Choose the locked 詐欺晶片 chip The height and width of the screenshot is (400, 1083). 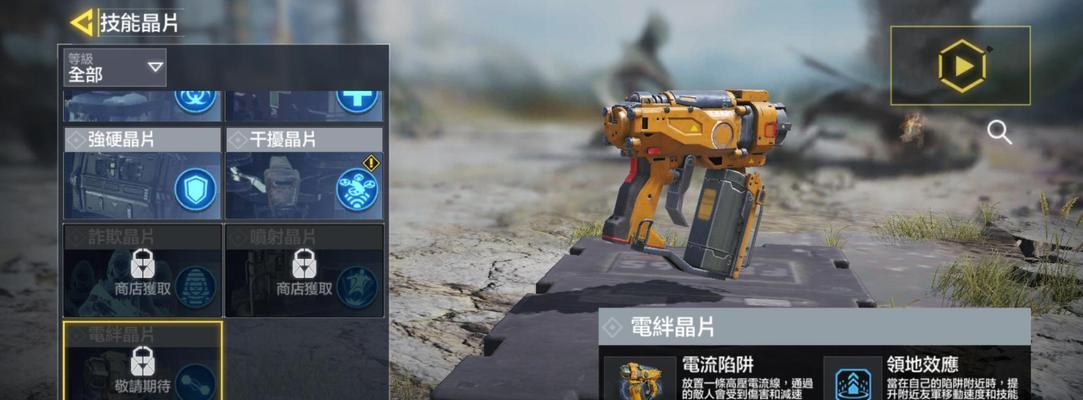tap(142, 270)
